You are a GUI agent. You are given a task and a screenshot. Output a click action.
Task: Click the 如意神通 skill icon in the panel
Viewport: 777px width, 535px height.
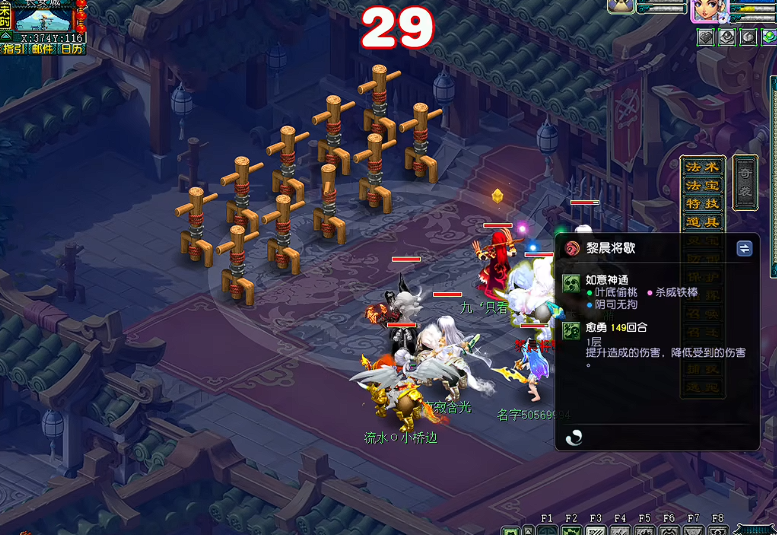[571, 284]
